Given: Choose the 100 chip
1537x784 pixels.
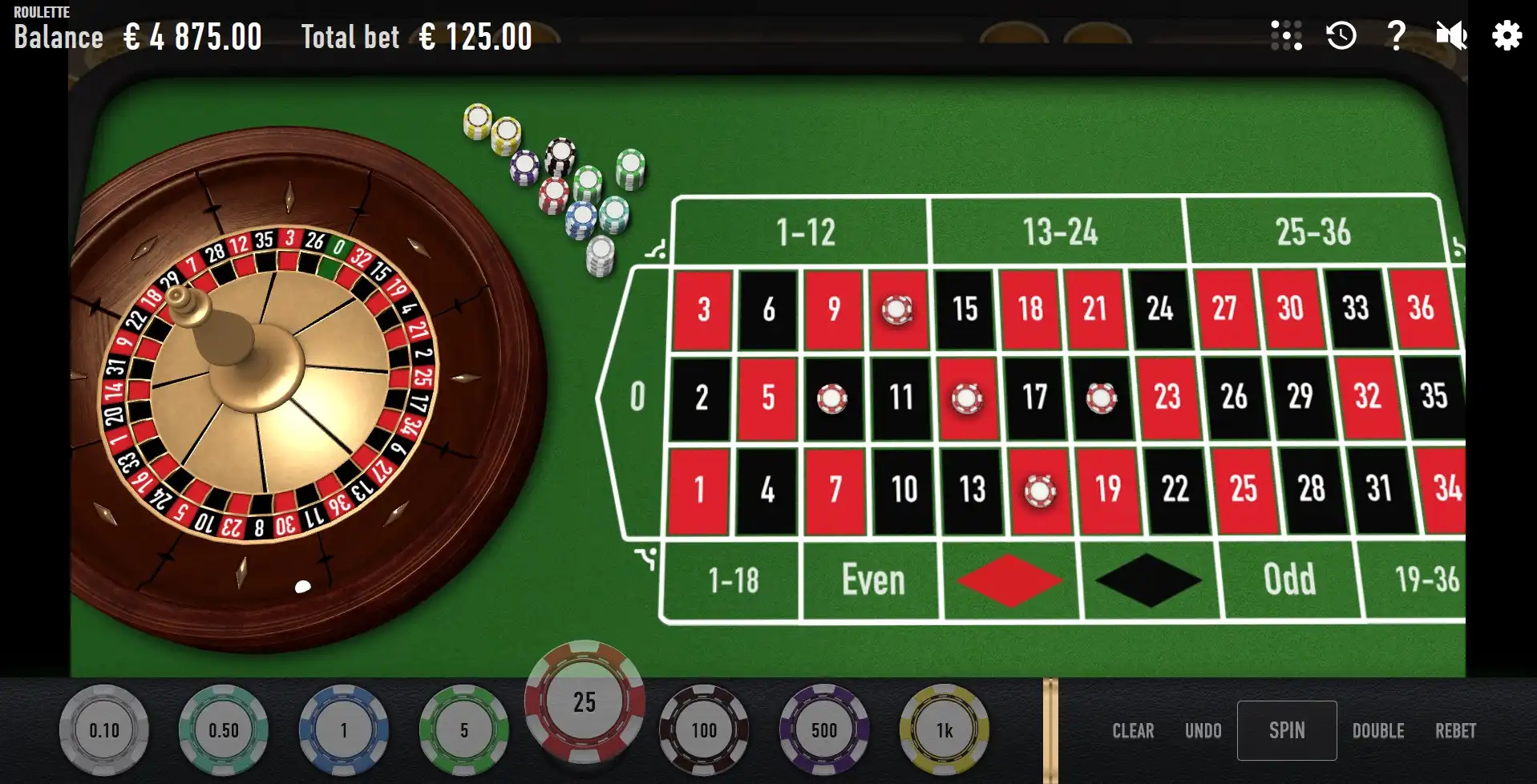Looking at the screenshot, I should pos(704,730).
